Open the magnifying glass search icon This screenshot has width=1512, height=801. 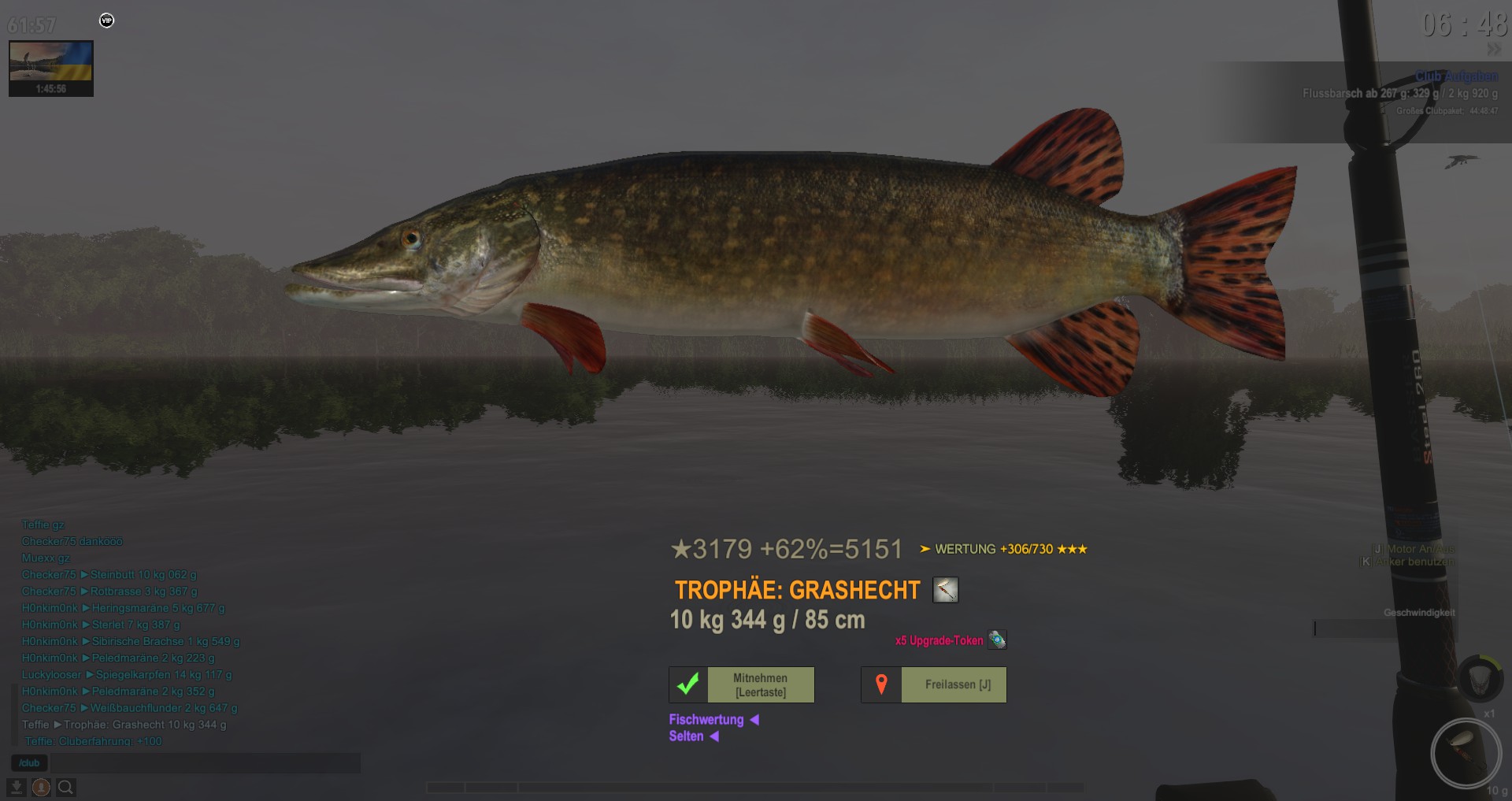[66, 787]
